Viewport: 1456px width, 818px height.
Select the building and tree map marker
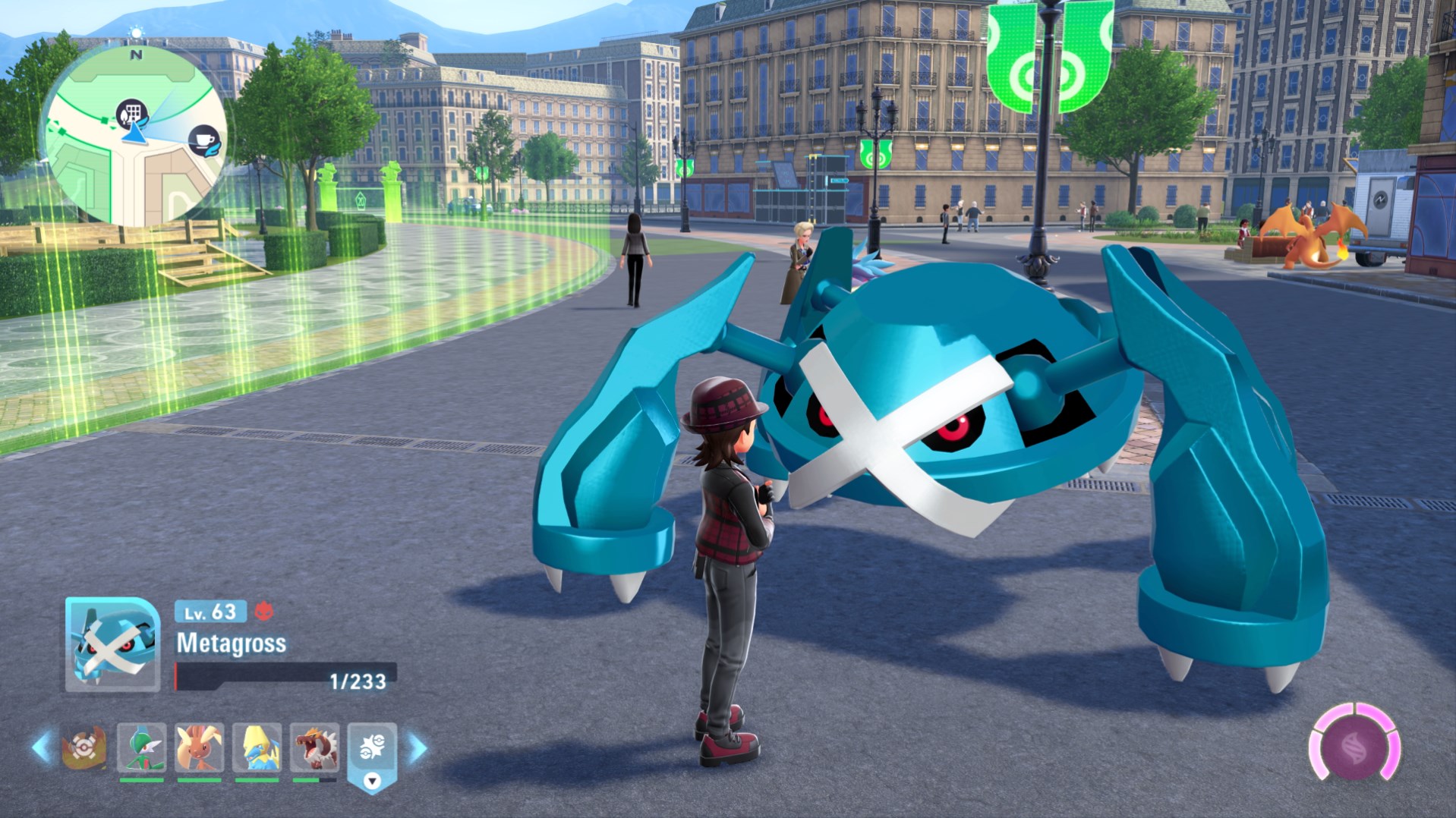[131, 114]
